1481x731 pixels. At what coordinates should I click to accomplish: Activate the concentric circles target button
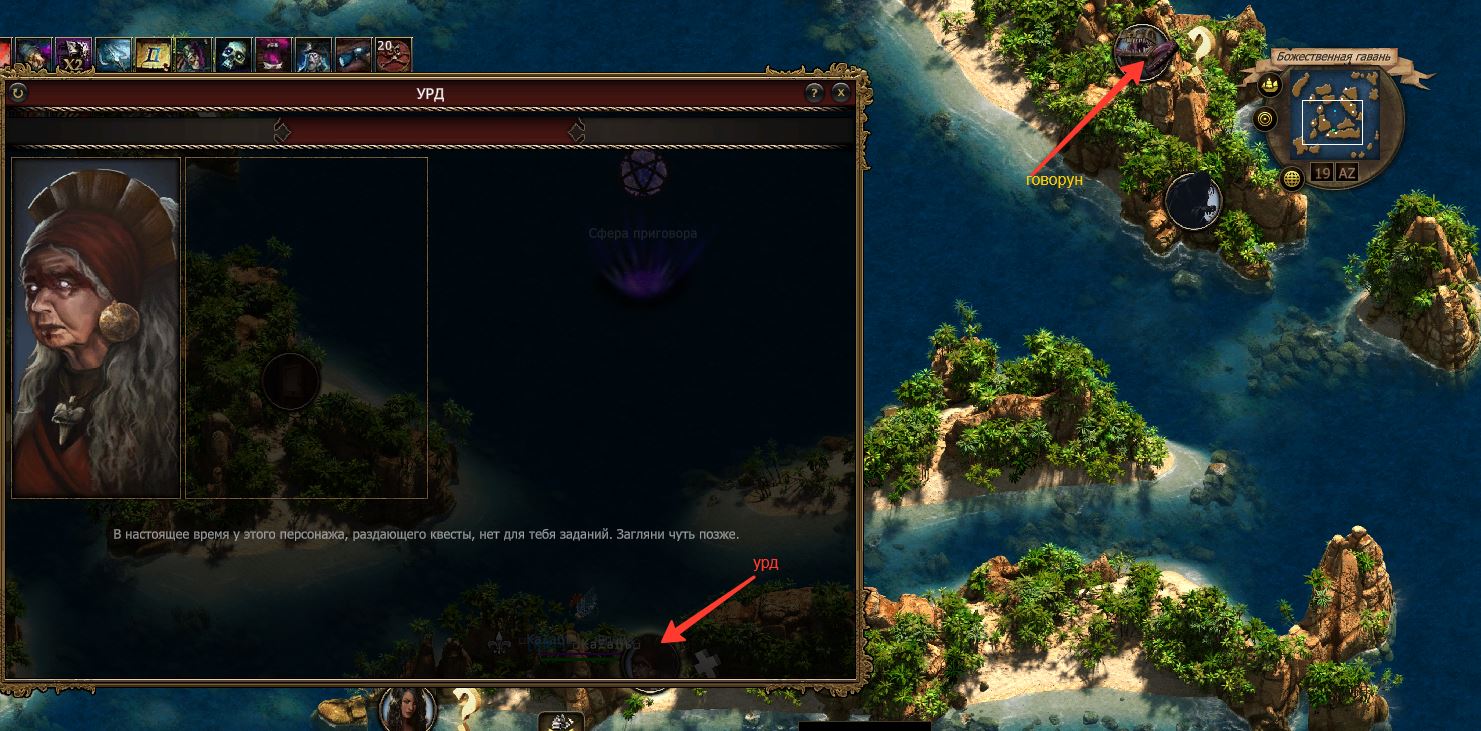(x=1265, y=119)
